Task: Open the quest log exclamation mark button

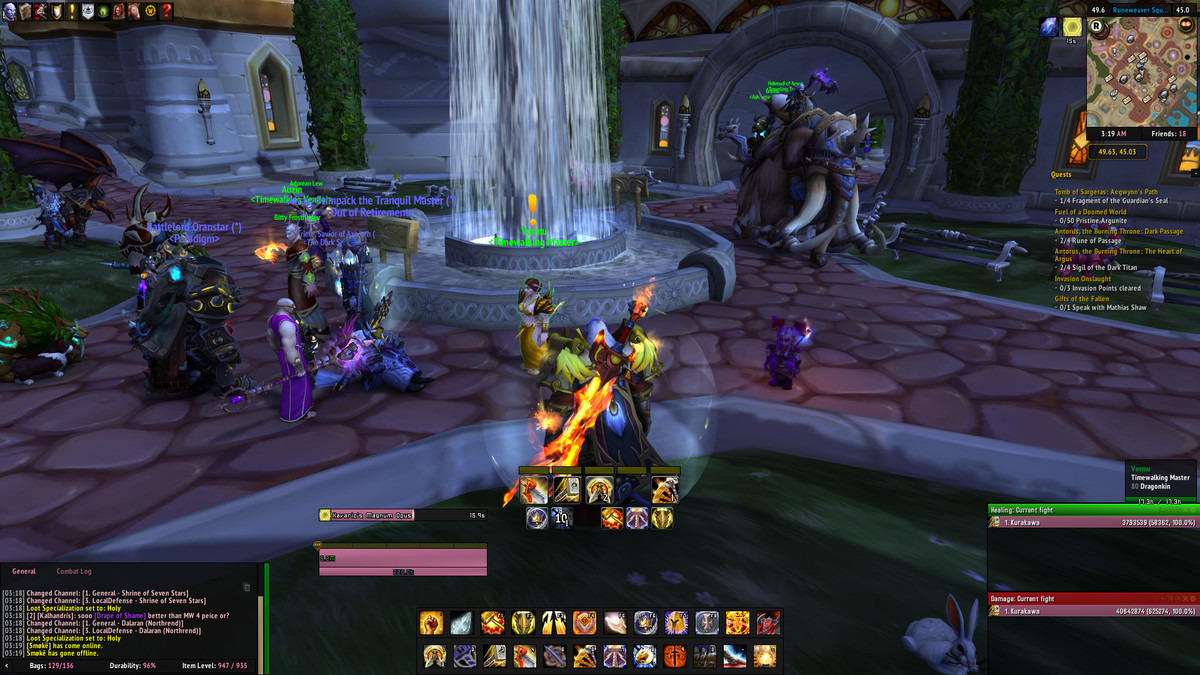Action: [x=72, y=11]
